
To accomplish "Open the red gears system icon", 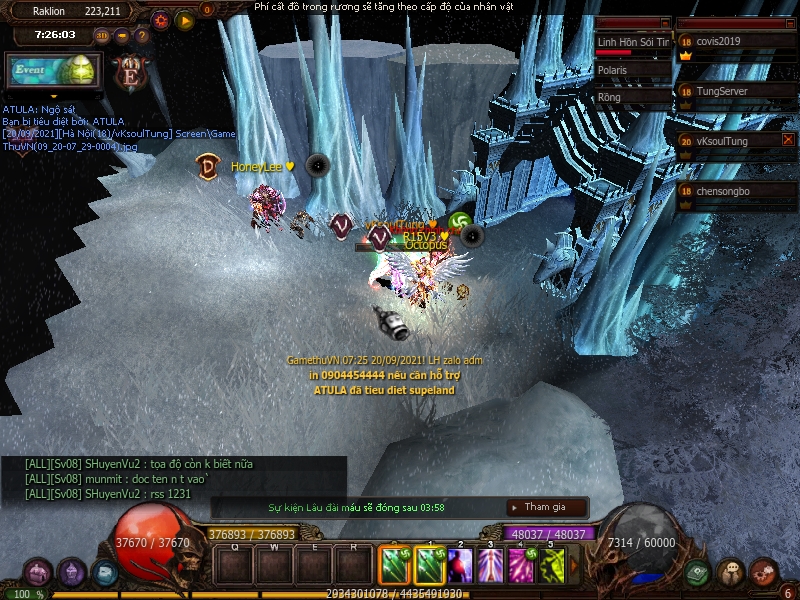I will pos(764,573).
